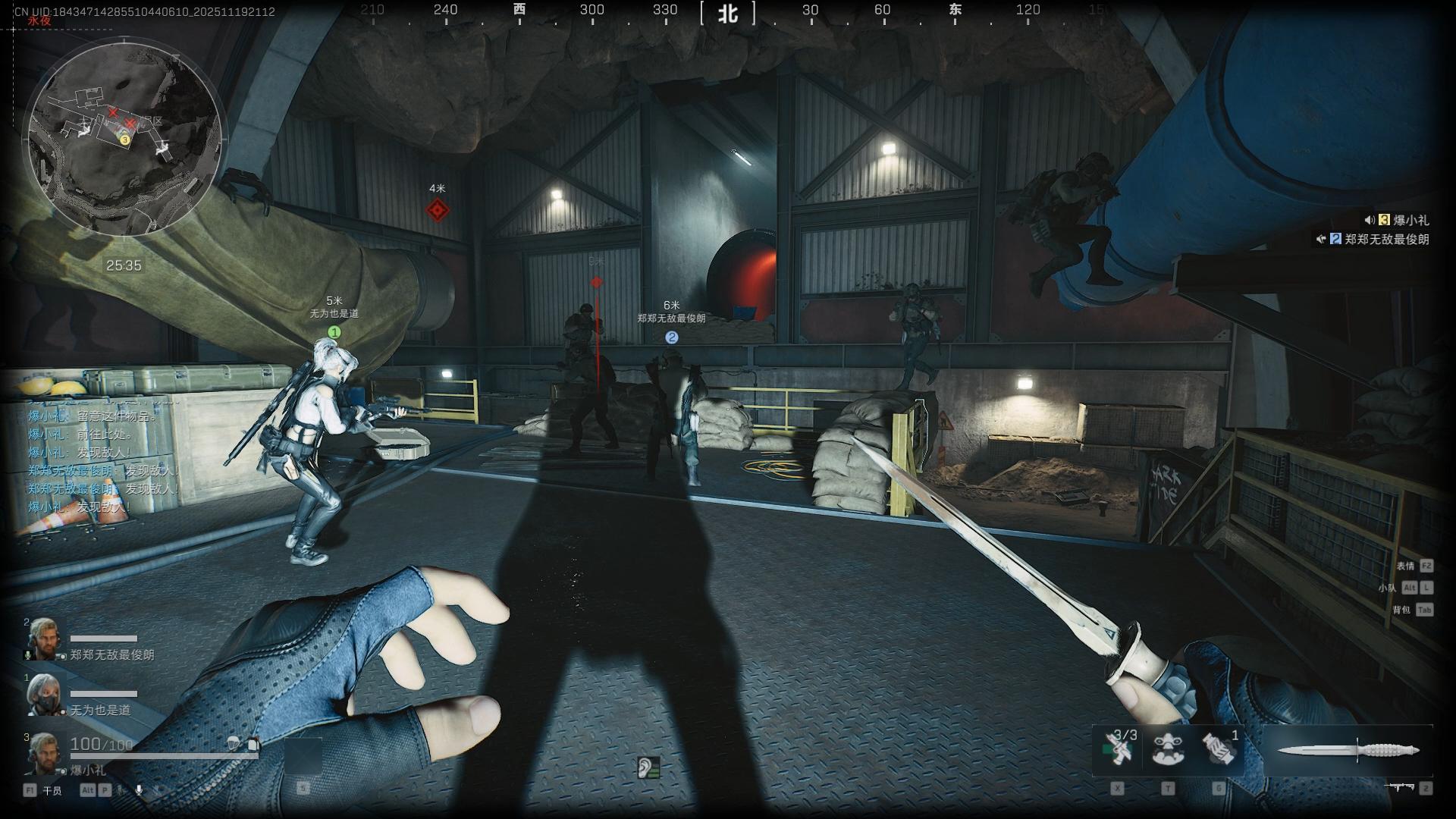Open the 背包 backpack

pos(1401,610)
